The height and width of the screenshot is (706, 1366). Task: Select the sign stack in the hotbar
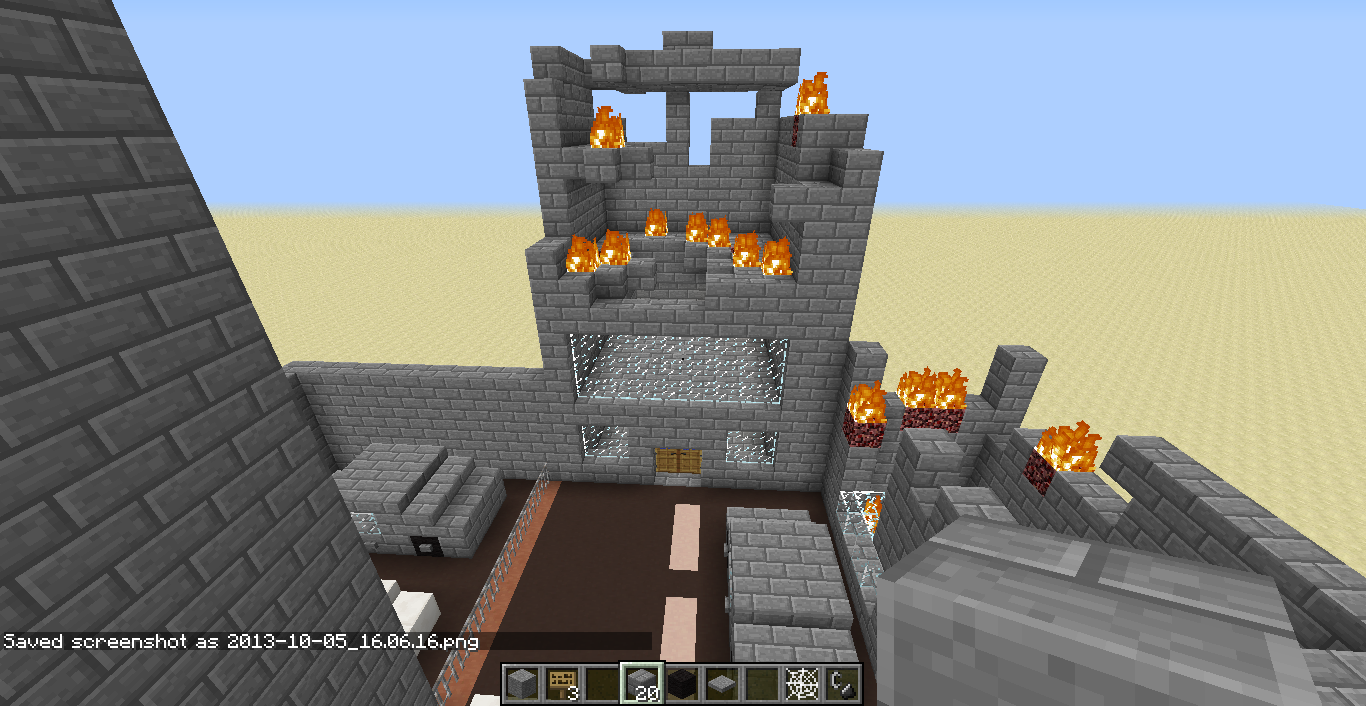point(560,684)
